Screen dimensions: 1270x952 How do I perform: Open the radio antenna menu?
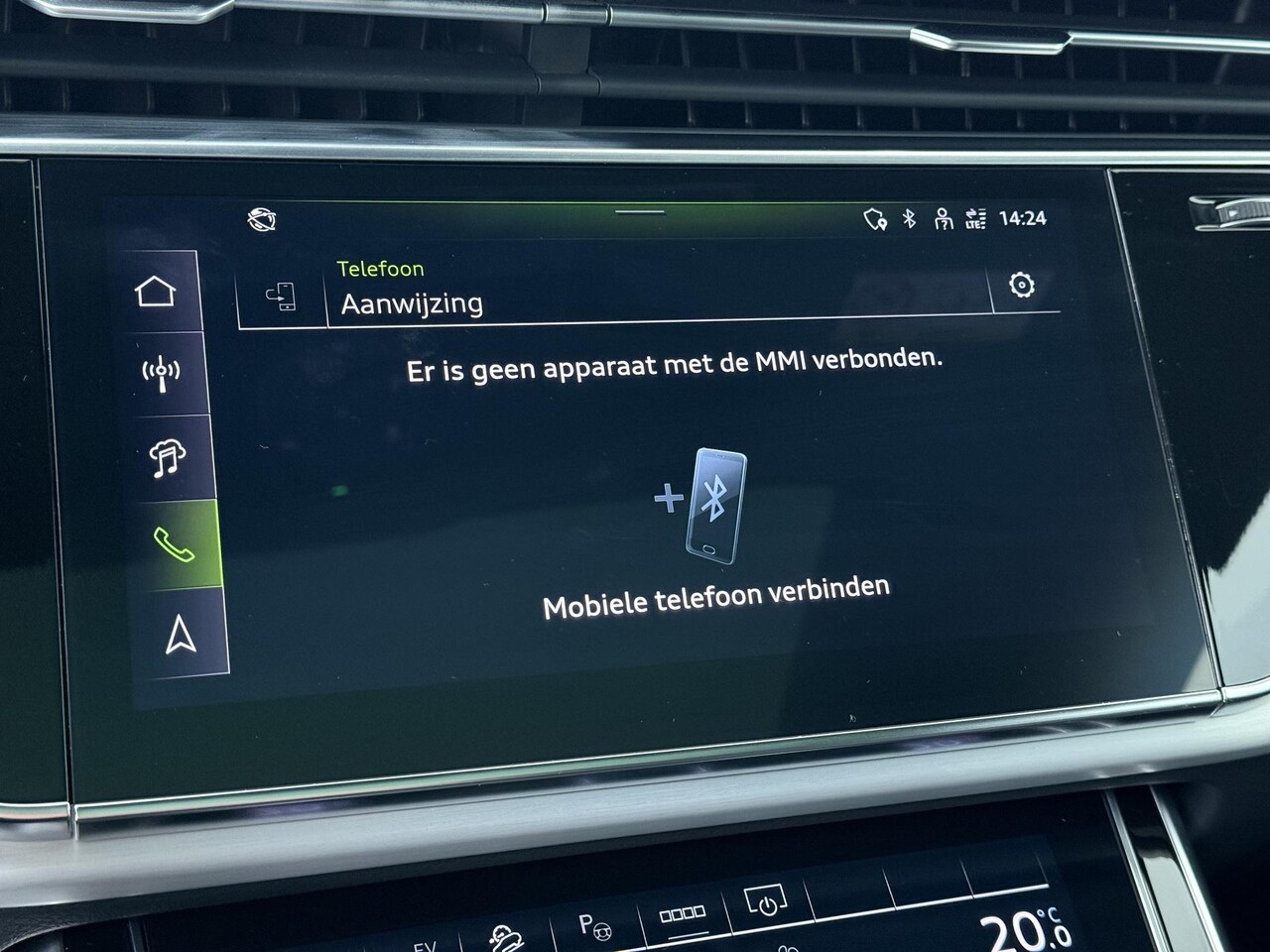[162, 373]
